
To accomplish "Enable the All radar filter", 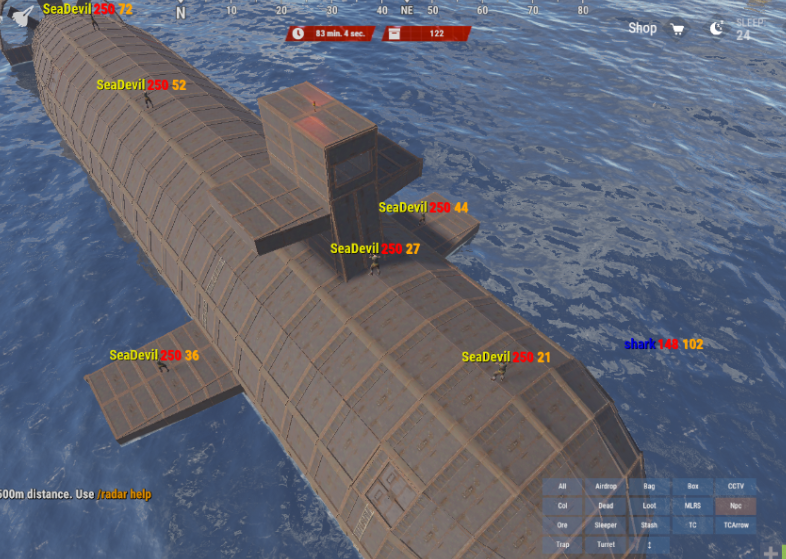I will (562, 486).
